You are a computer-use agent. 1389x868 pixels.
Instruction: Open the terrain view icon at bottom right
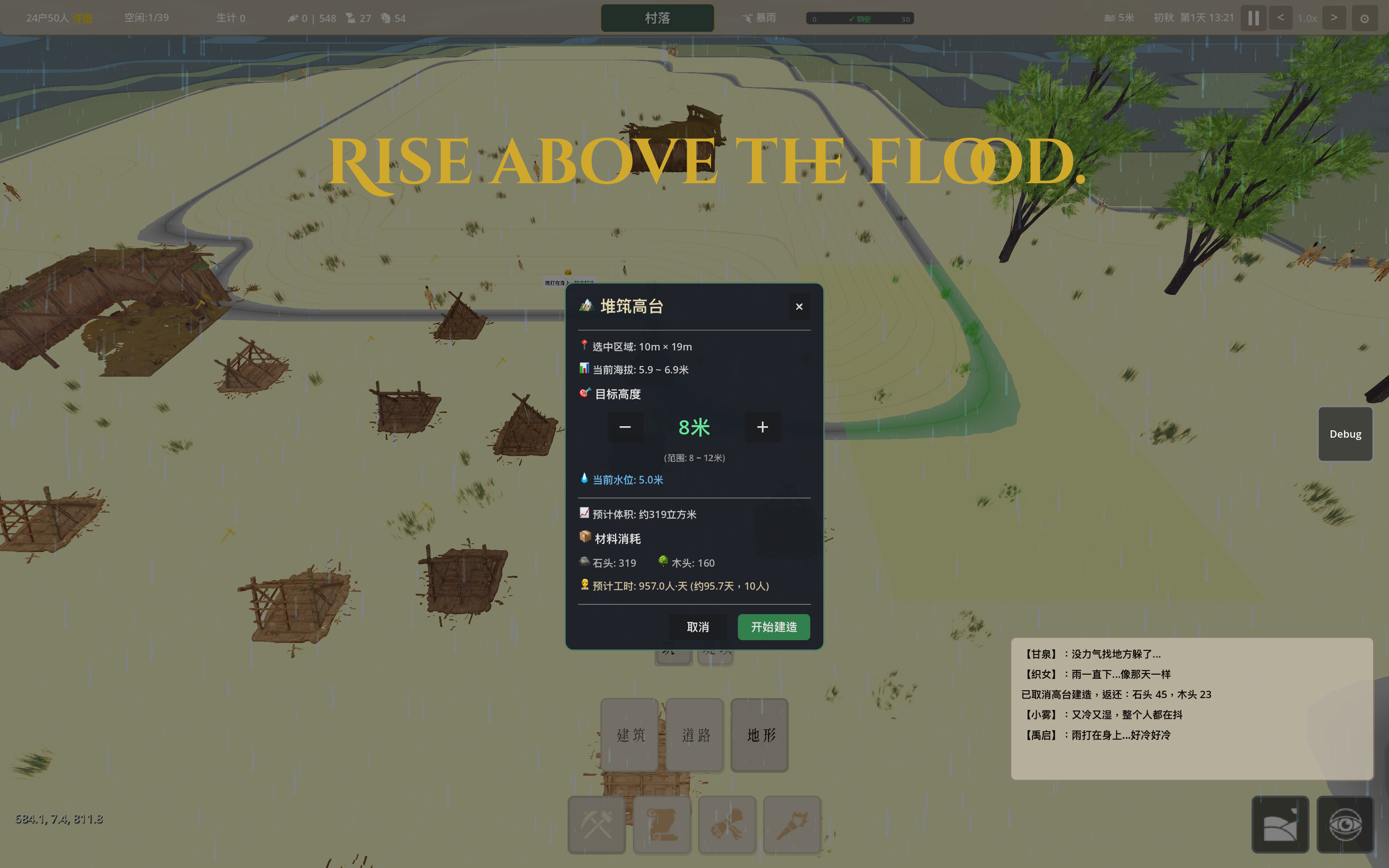[1282, 824]
